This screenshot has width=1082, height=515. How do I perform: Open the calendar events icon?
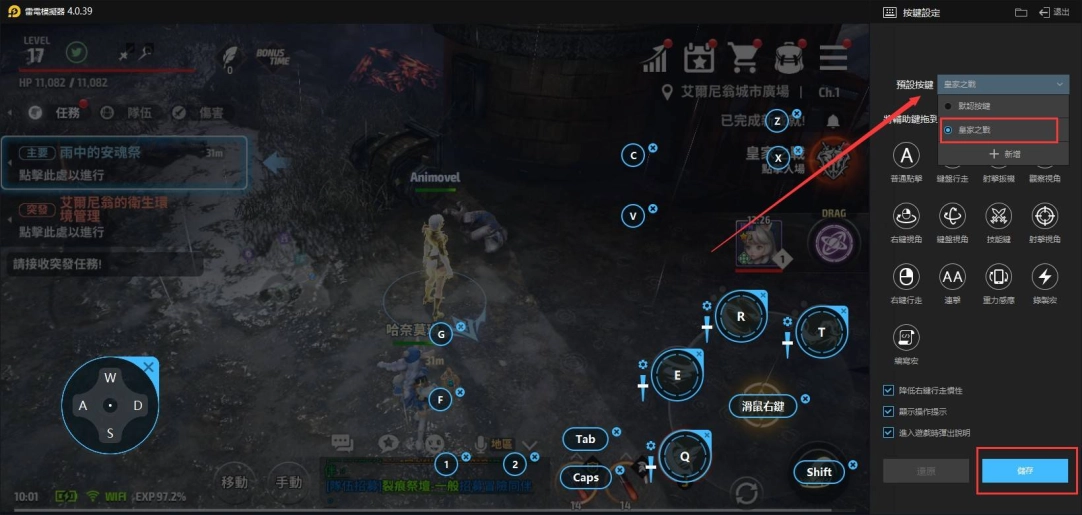(699, 57)
